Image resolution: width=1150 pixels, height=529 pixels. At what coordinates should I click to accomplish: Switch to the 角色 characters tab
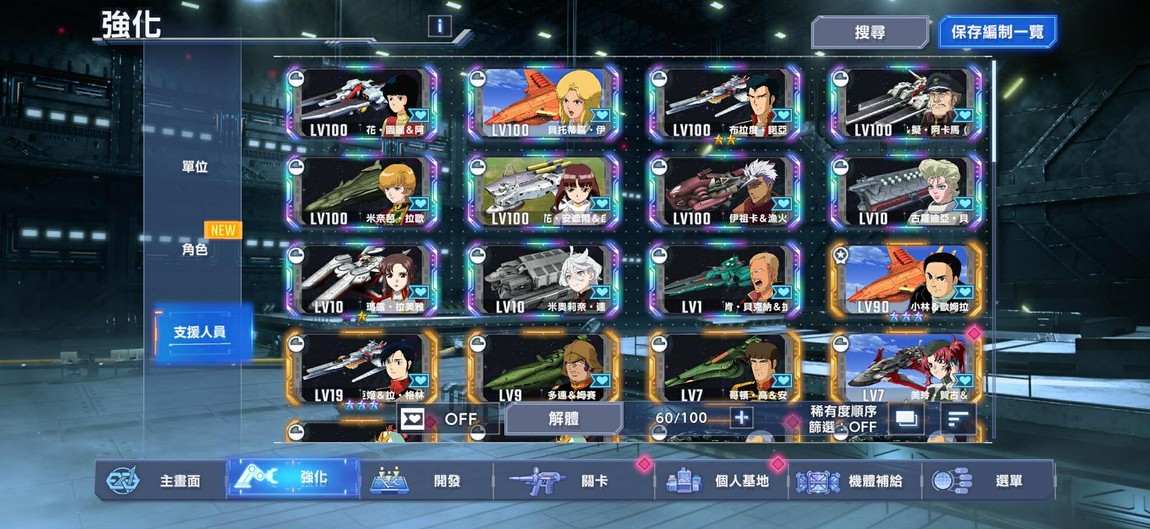point(194,249)
